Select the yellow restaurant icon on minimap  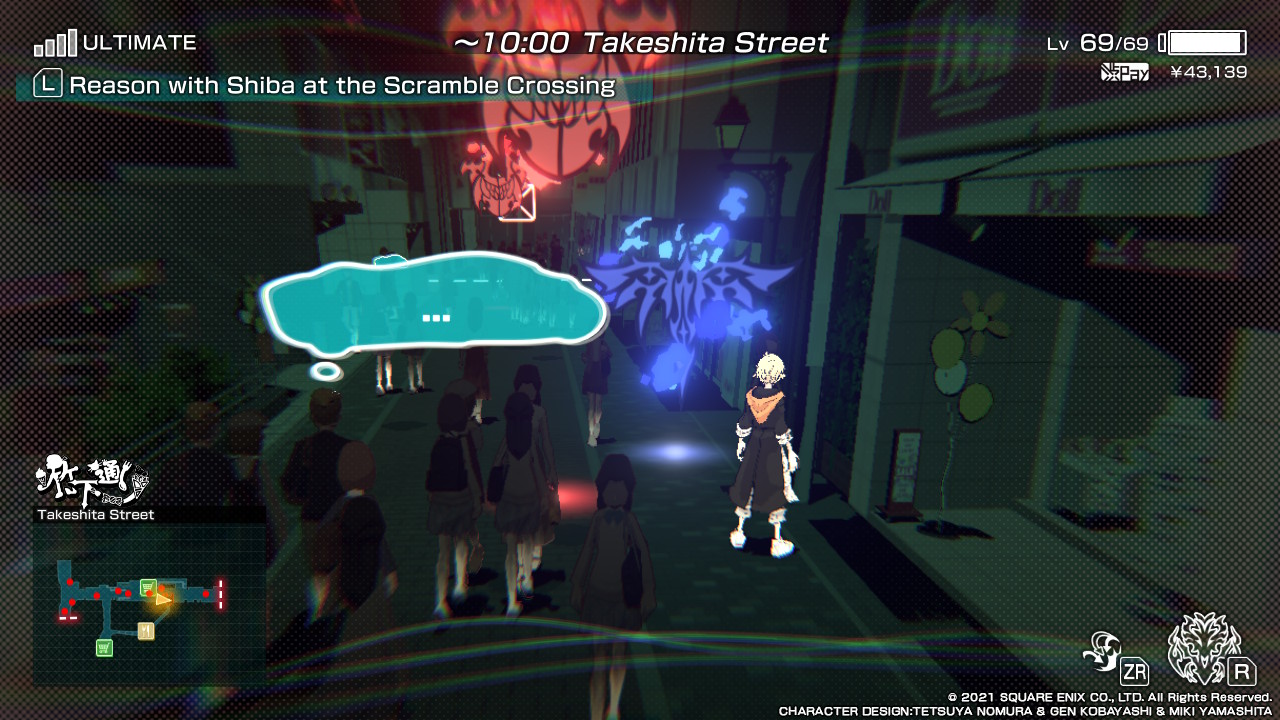click(148, 631)
